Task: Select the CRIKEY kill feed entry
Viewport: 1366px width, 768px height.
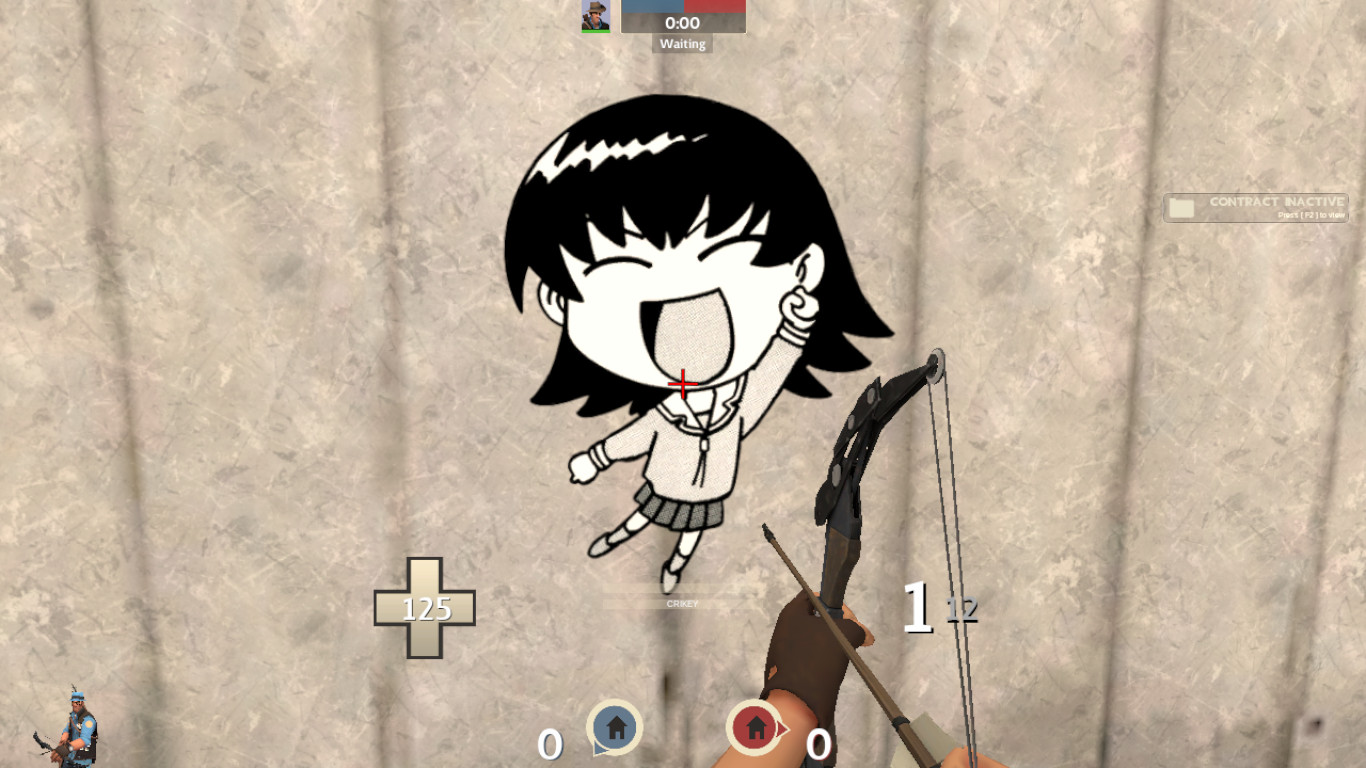Action: click(x=681, y=604)
